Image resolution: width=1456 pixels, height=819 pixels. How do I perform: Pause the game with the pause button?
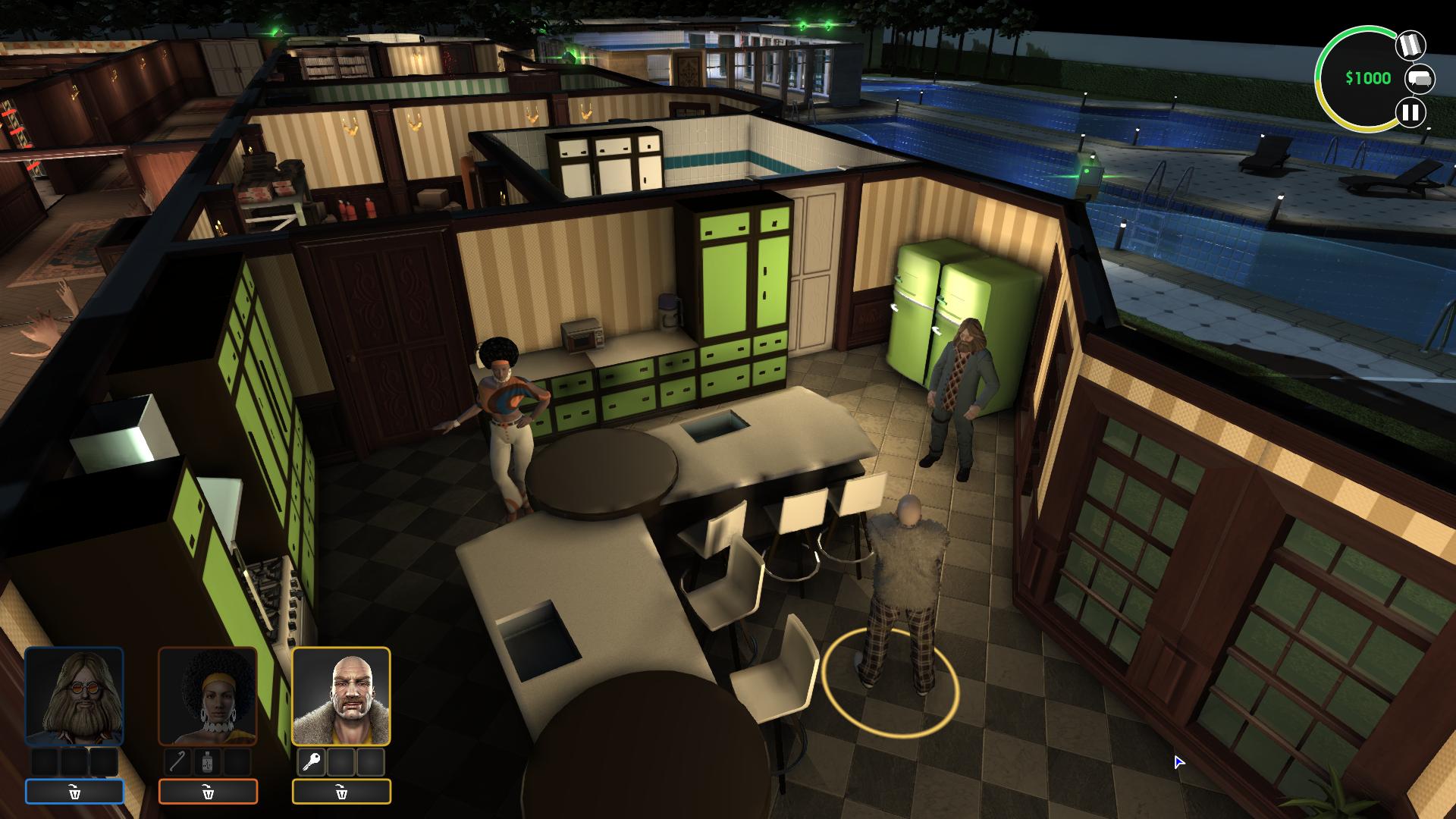pos(1410,113)
